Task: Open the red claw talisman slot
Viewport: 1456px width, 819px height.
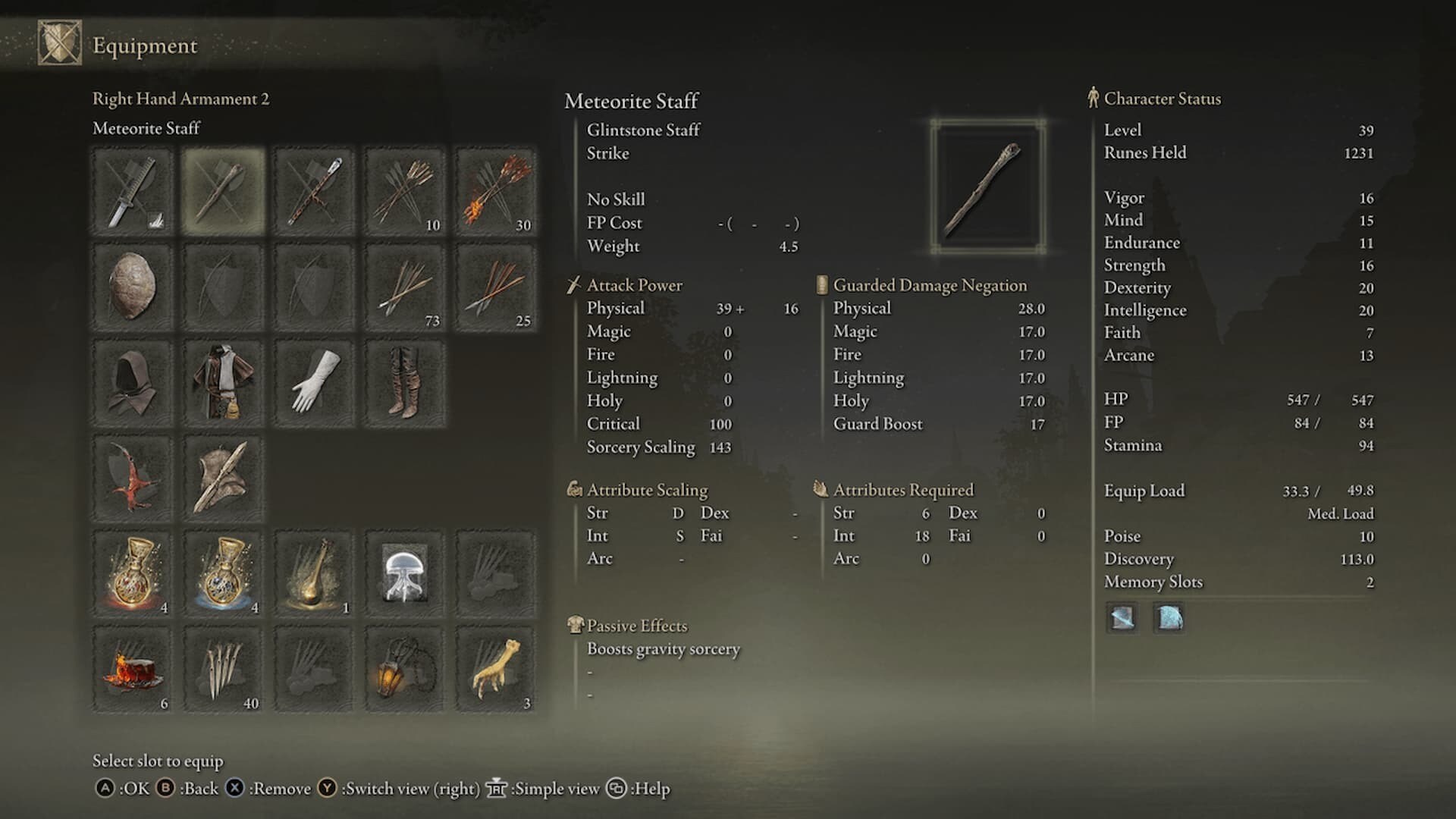Action: pos(133,479)
